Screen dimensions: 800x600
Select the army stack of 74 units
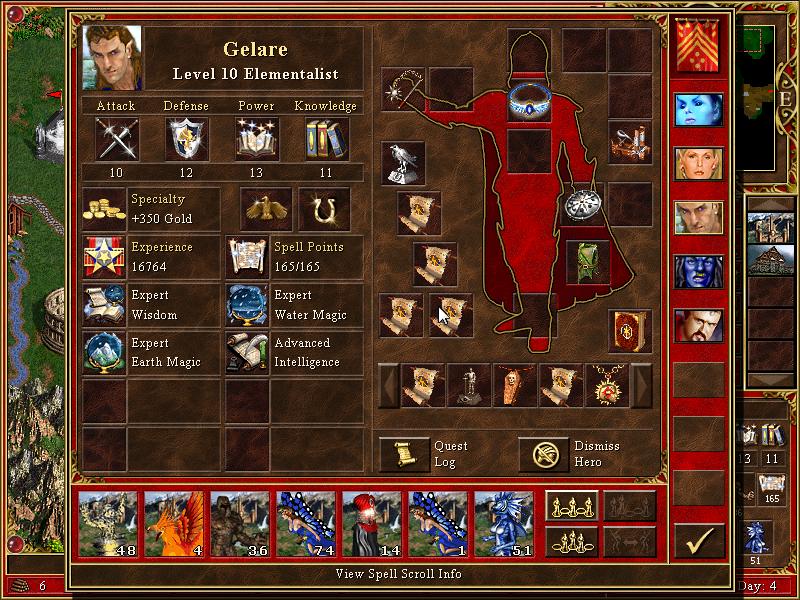(307, 524)
